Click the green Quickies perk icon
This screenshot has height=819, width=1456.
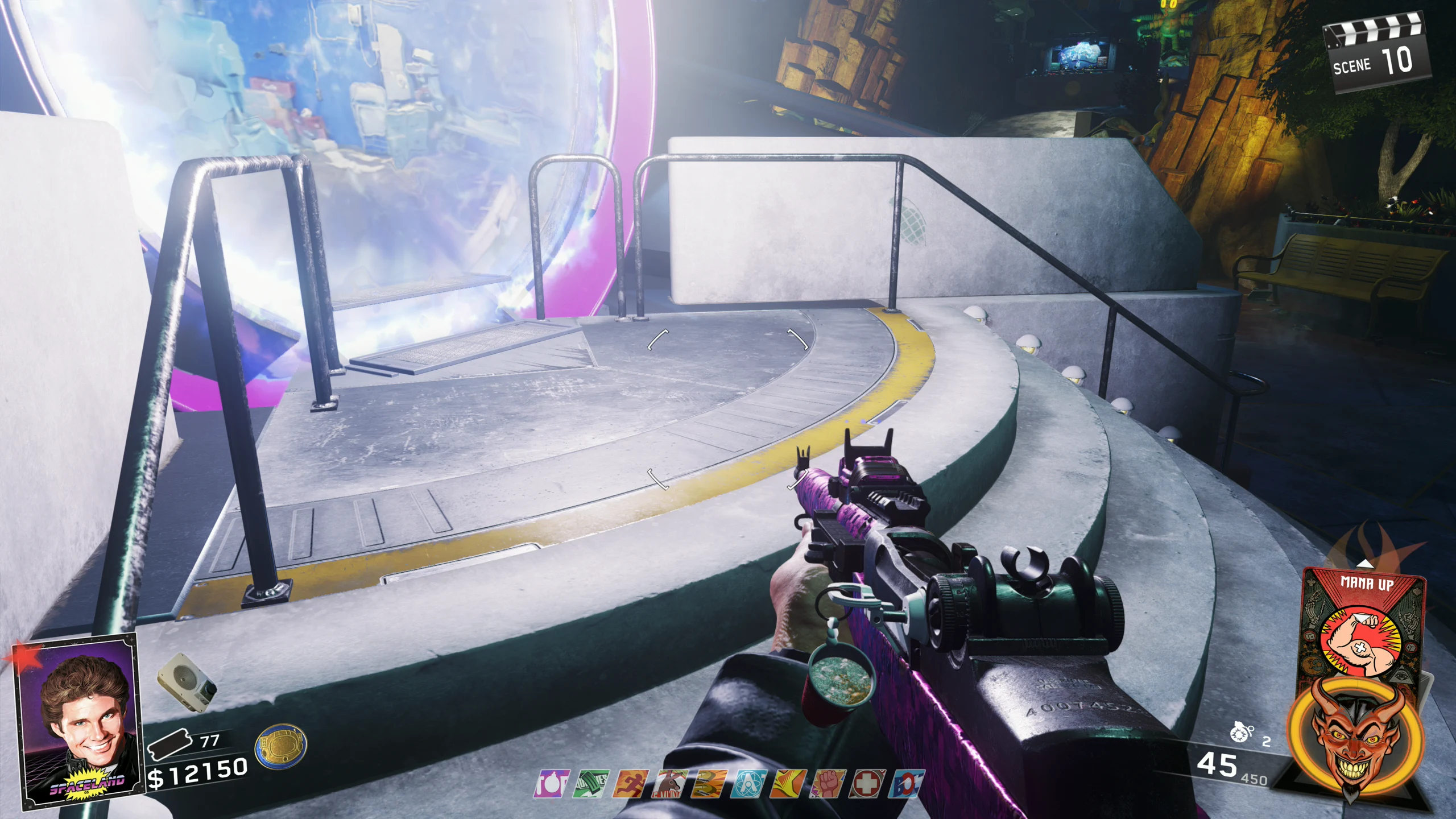pyautogui.click(x=590, y=784)
